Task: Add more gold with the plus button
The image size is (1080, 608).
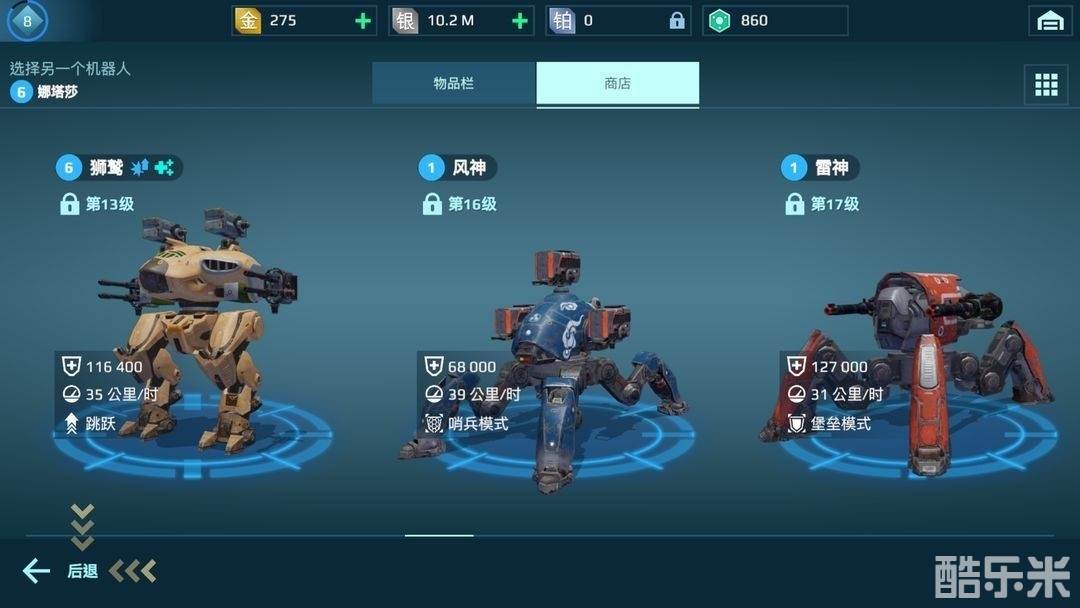Action: click(x=362, y=21)
